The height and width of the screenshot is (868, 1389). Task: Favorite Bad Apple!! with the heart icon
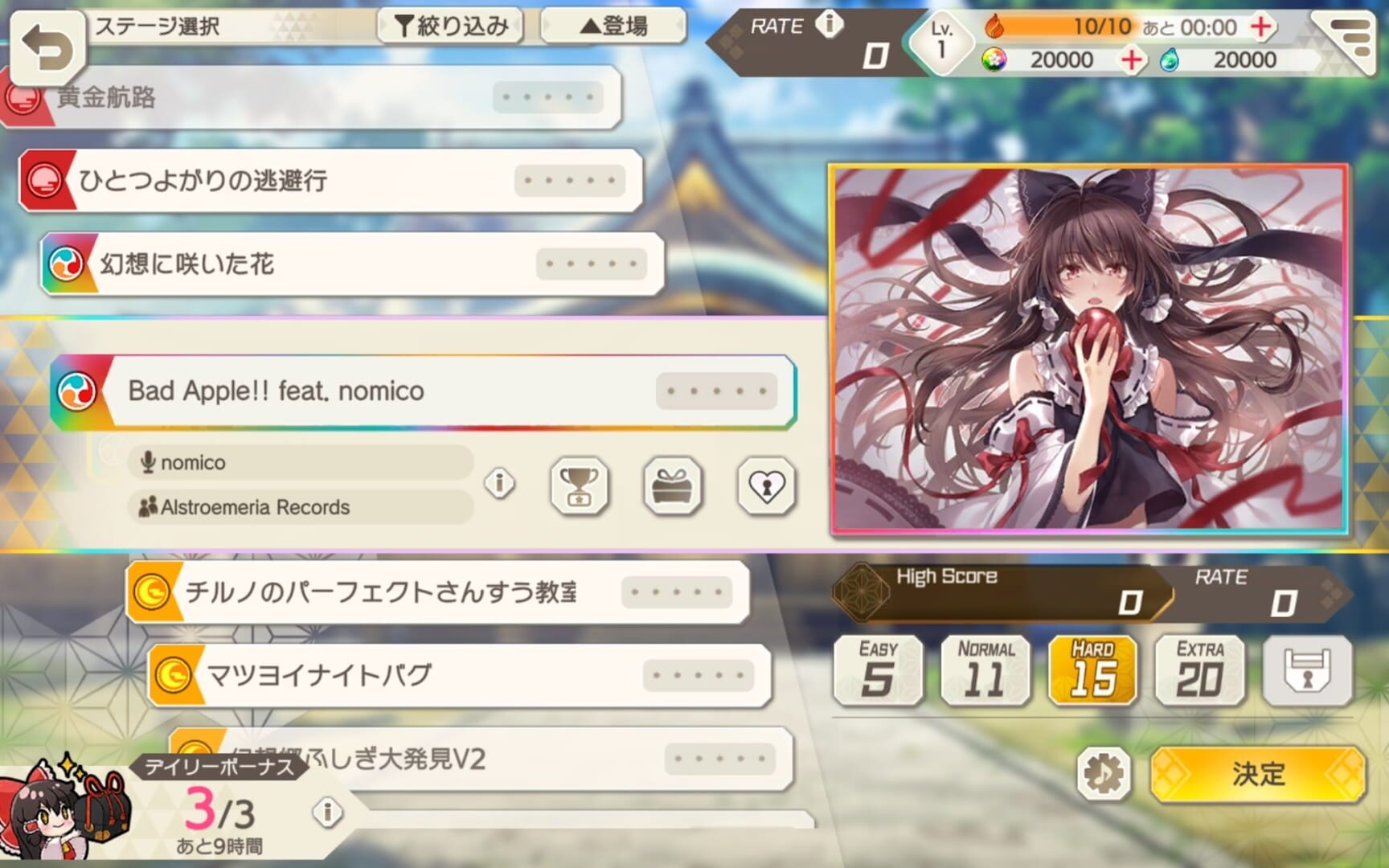click(765, 486)
